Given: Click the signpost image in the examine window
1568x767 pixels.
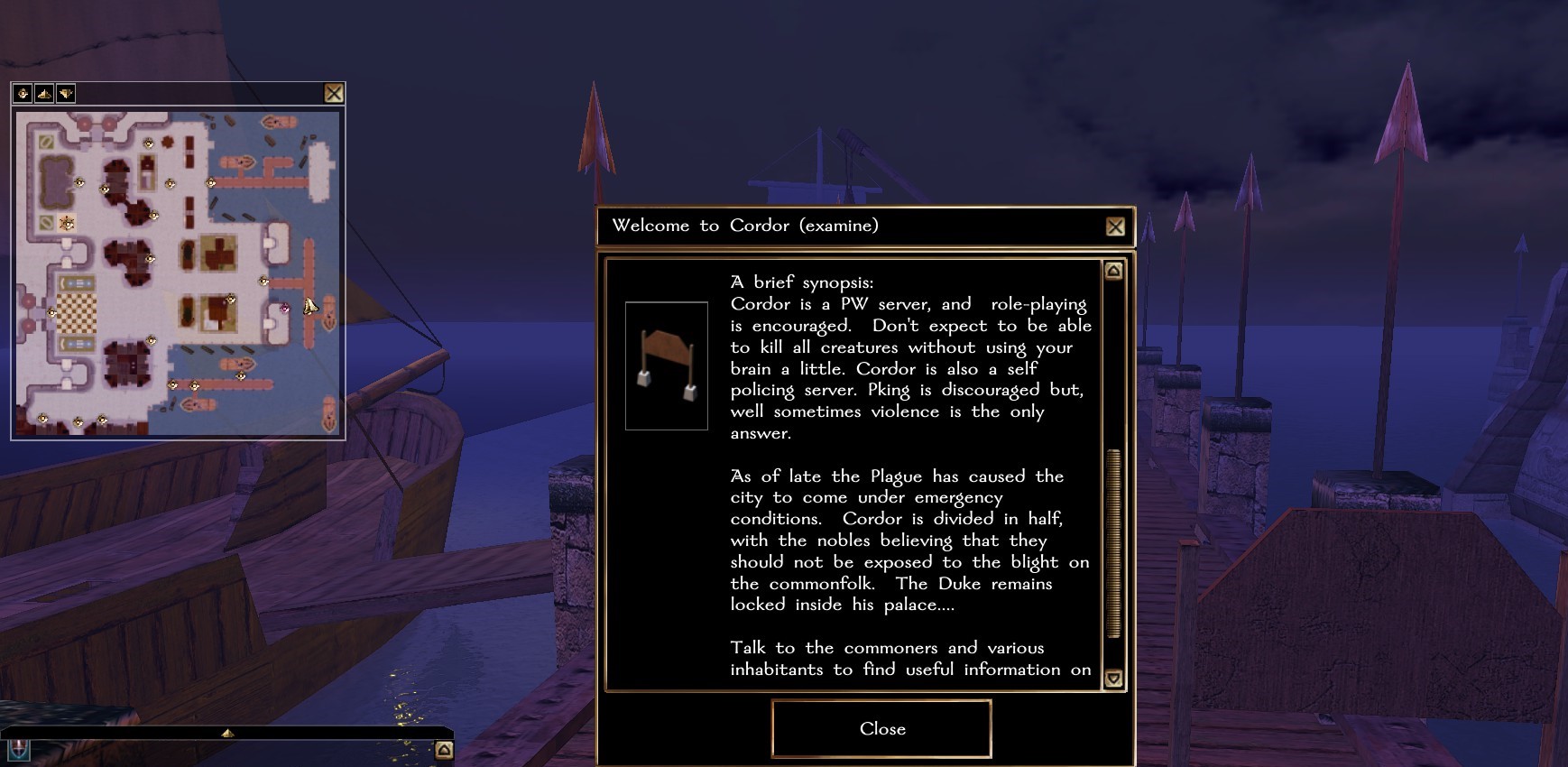Looking at the screenshot, I should point(666,365).
